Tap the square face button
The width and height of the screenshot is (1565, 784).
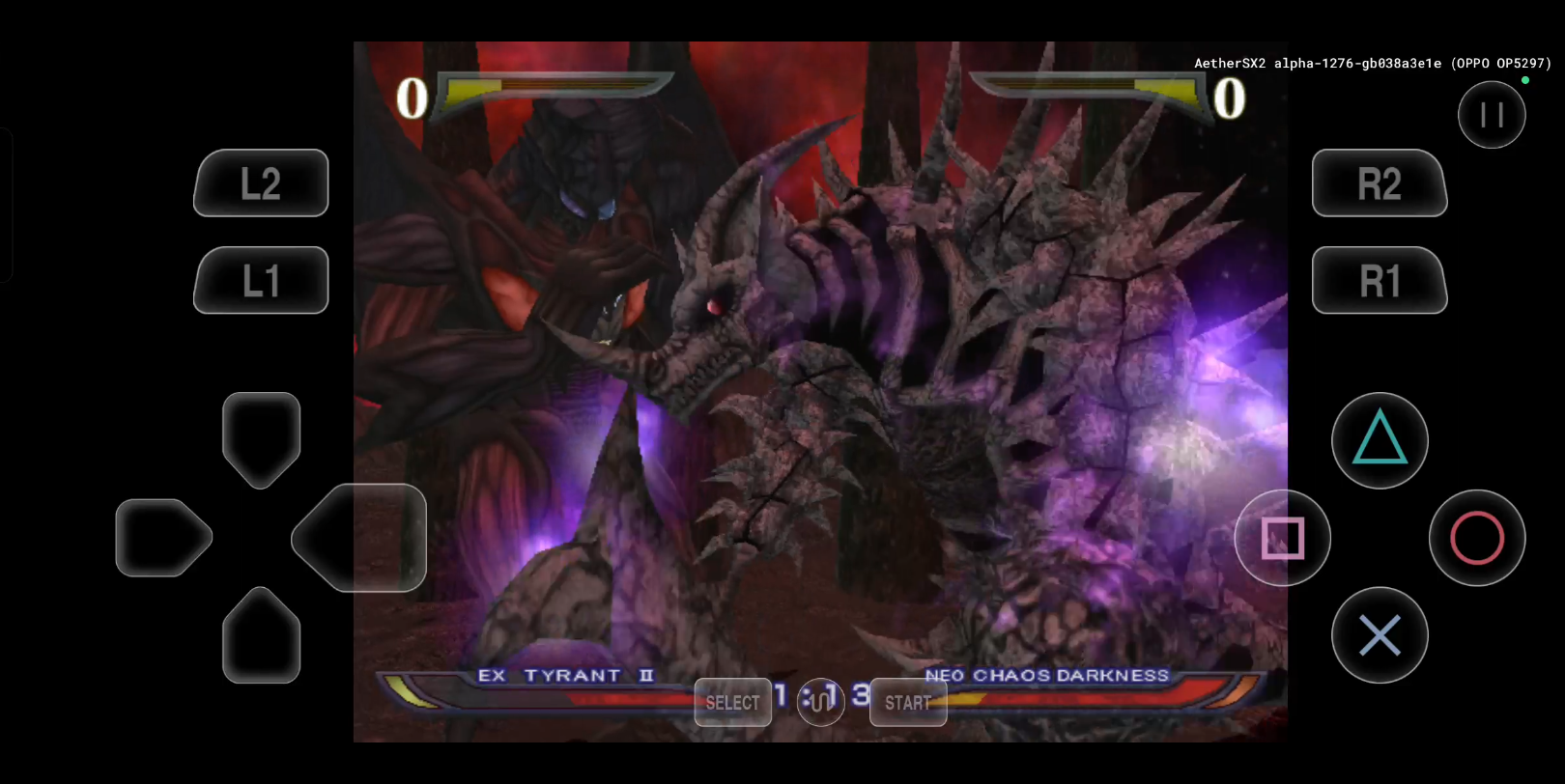(x=1283, y=538)
